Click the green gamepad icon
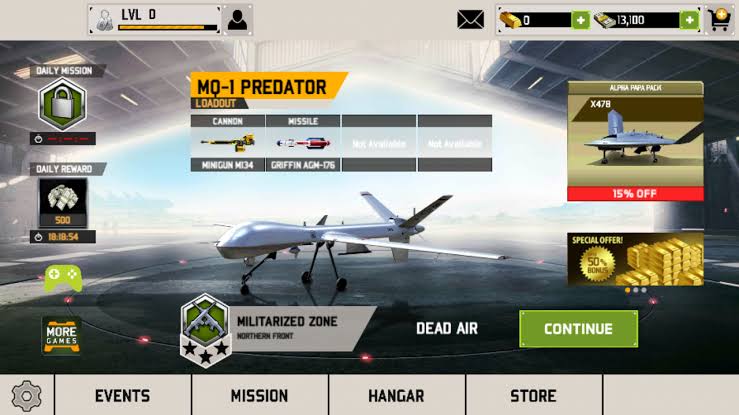The height and width of the screenshot is (415, 739). pyautogui.click(x=62, y=277)
